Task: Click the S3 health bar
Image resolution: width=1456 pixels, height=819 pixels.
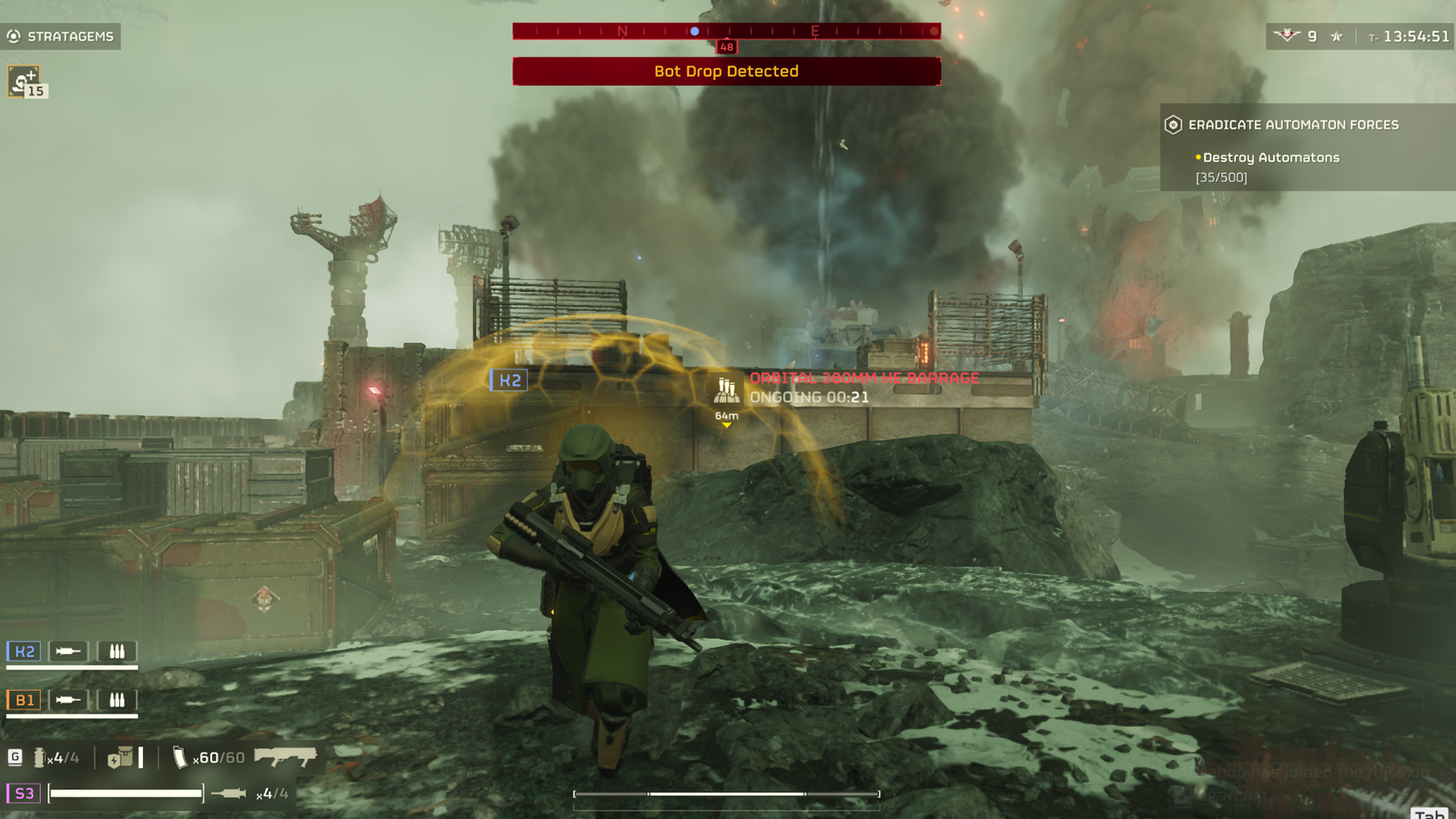Action: (x=127, y=794)
